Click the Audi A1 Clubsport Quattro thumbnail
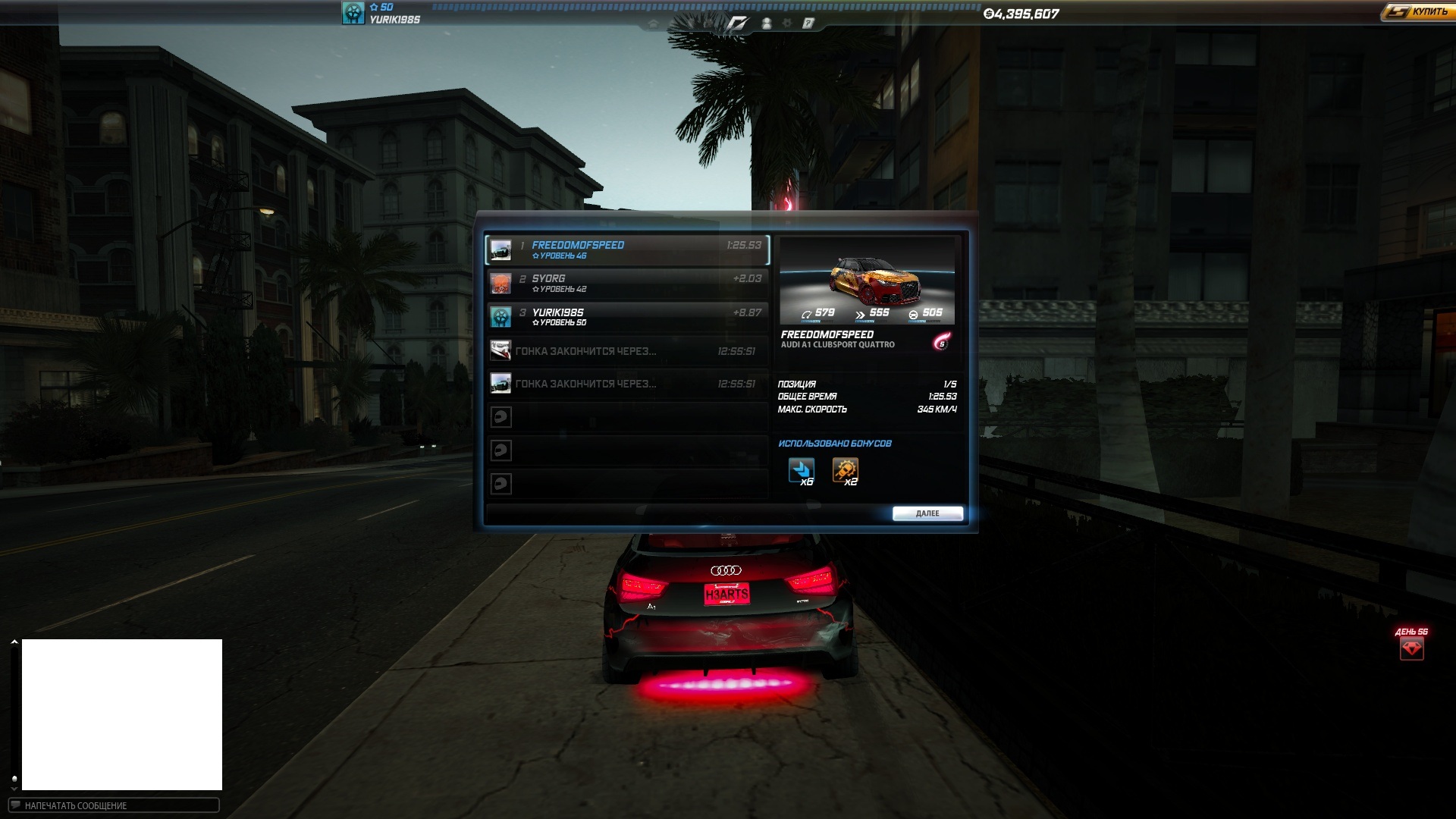 tap(867, 281)
